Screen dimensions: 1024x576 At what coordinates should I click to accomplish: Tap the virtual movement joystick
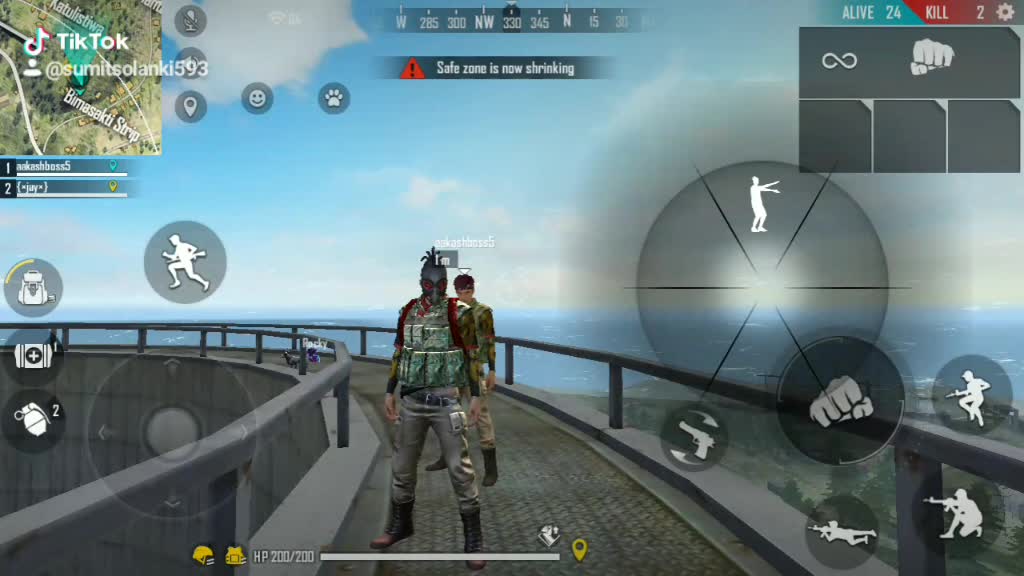(x=172, y=431)
